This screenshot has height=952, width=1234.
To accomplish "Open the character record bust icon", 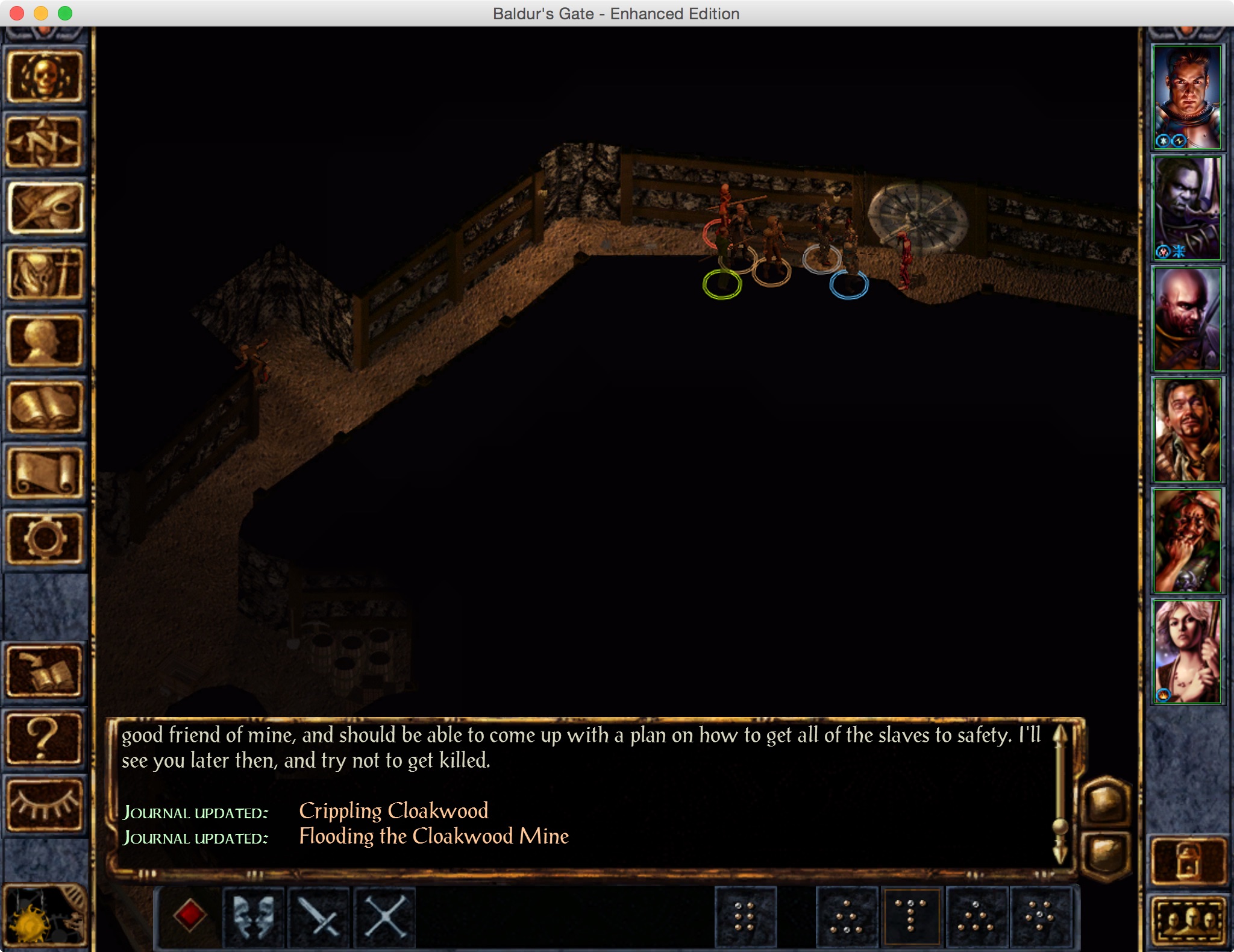I will (45, 341).
